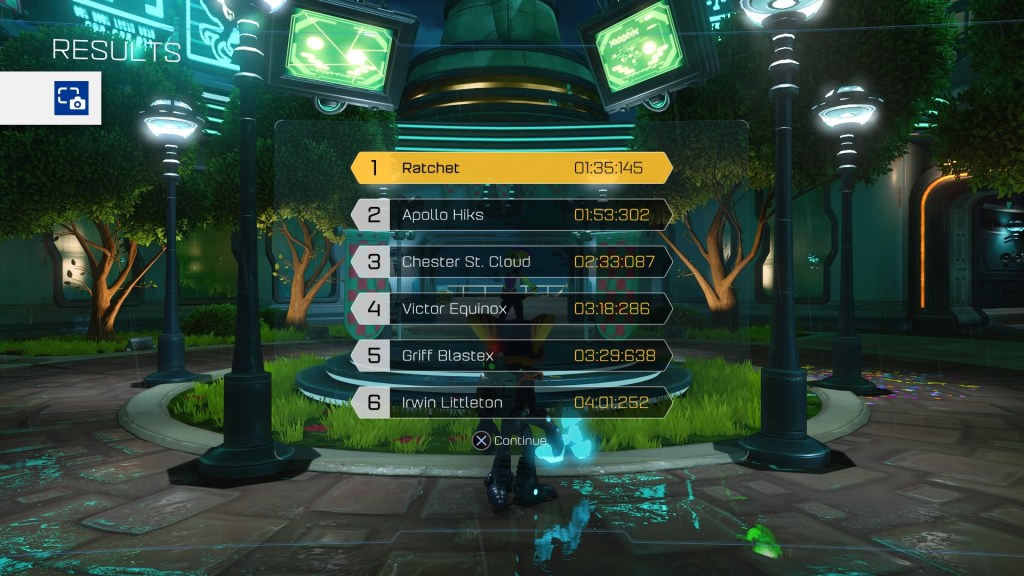Screen dimensions: 1024x576
Task: Select Ratchet's first place result row
Action: pos(511,168)
